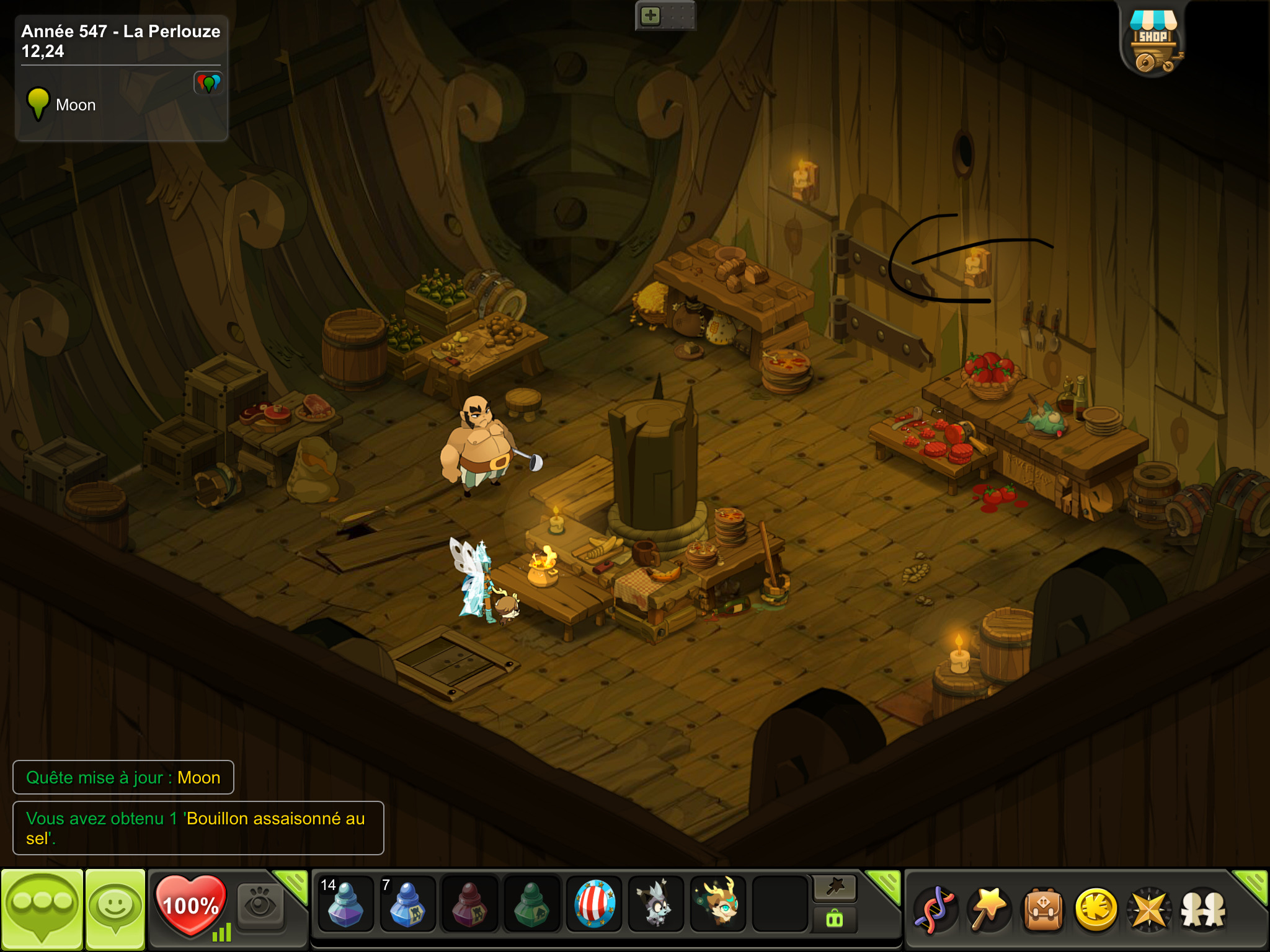Open the DNA helix characteristics menu
This screenshot has height=952, width=1270.
(x=935, y=910)
